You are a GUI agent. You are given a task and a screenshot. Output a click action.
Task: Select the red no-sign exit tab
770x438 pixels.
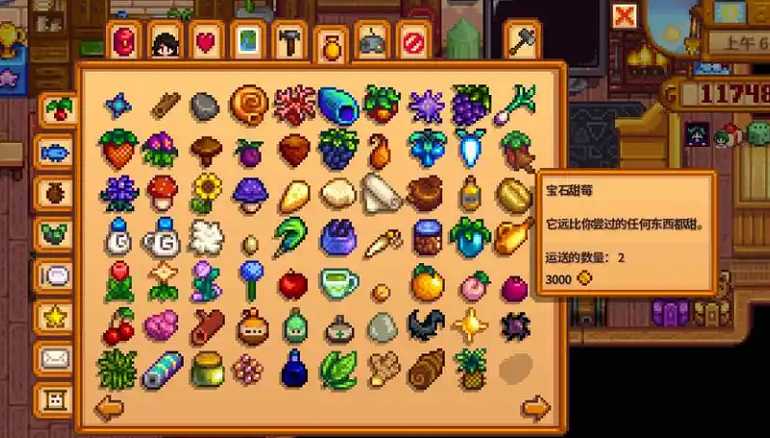click(x=413, y=43)
